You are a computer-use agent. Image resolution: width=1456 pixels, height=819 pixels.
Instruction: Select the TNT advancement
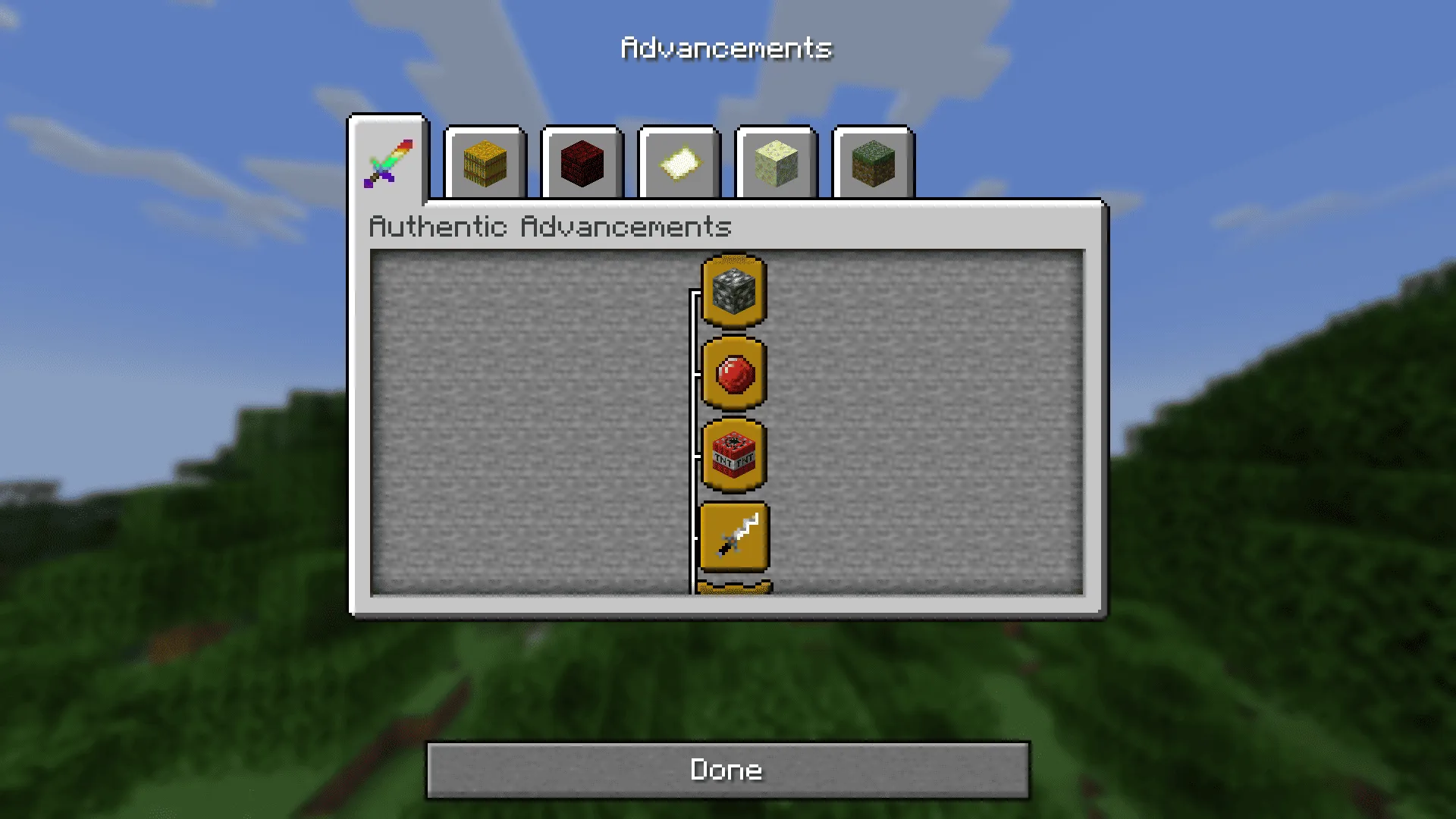pos(733,456)
